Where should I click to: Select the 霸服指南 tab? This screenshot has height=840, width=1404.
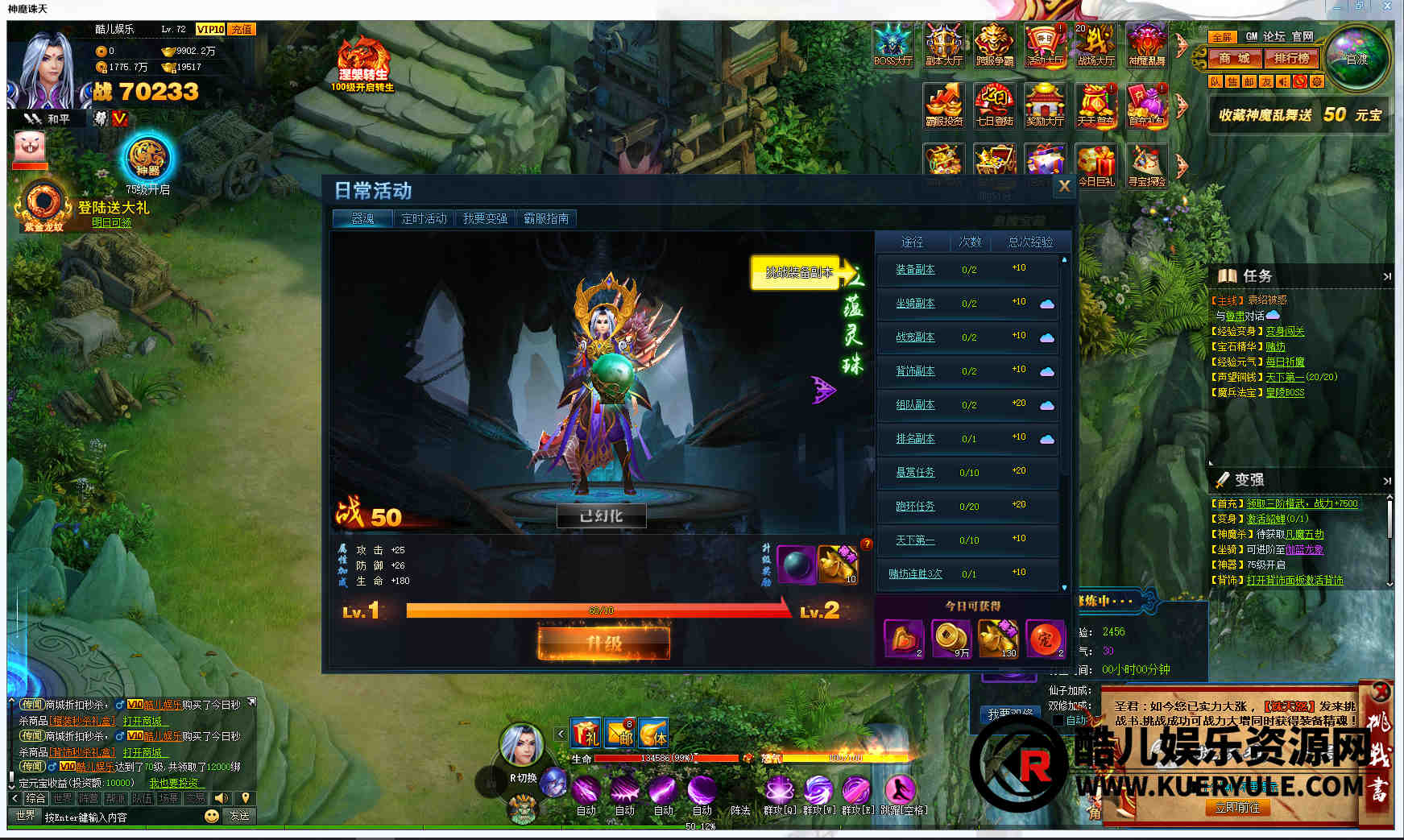tap(546, 218)
